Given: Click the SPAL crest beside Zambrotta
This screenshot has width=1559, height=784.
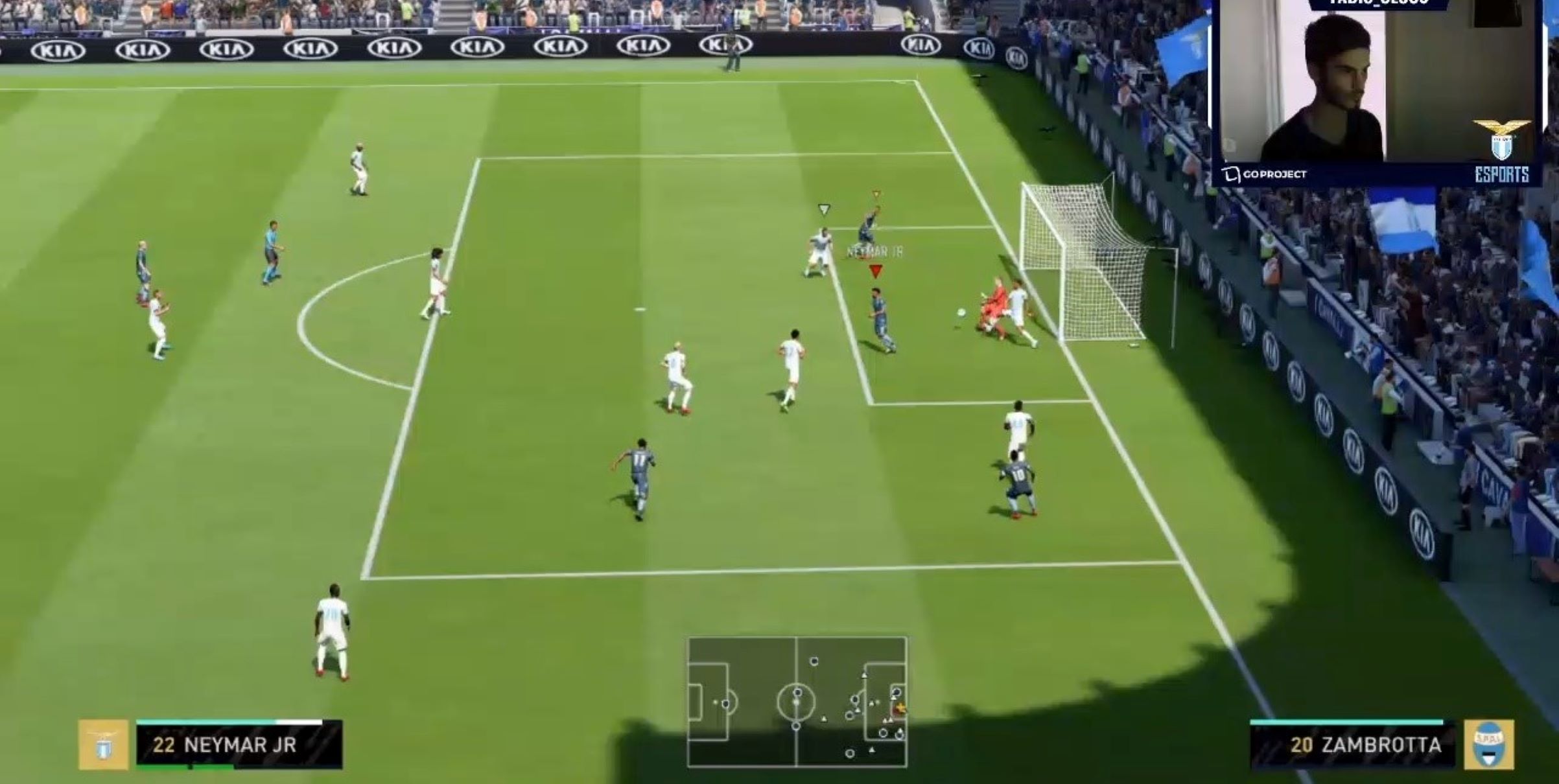Looking at the screenshot, I should [x=1489, y=745].
